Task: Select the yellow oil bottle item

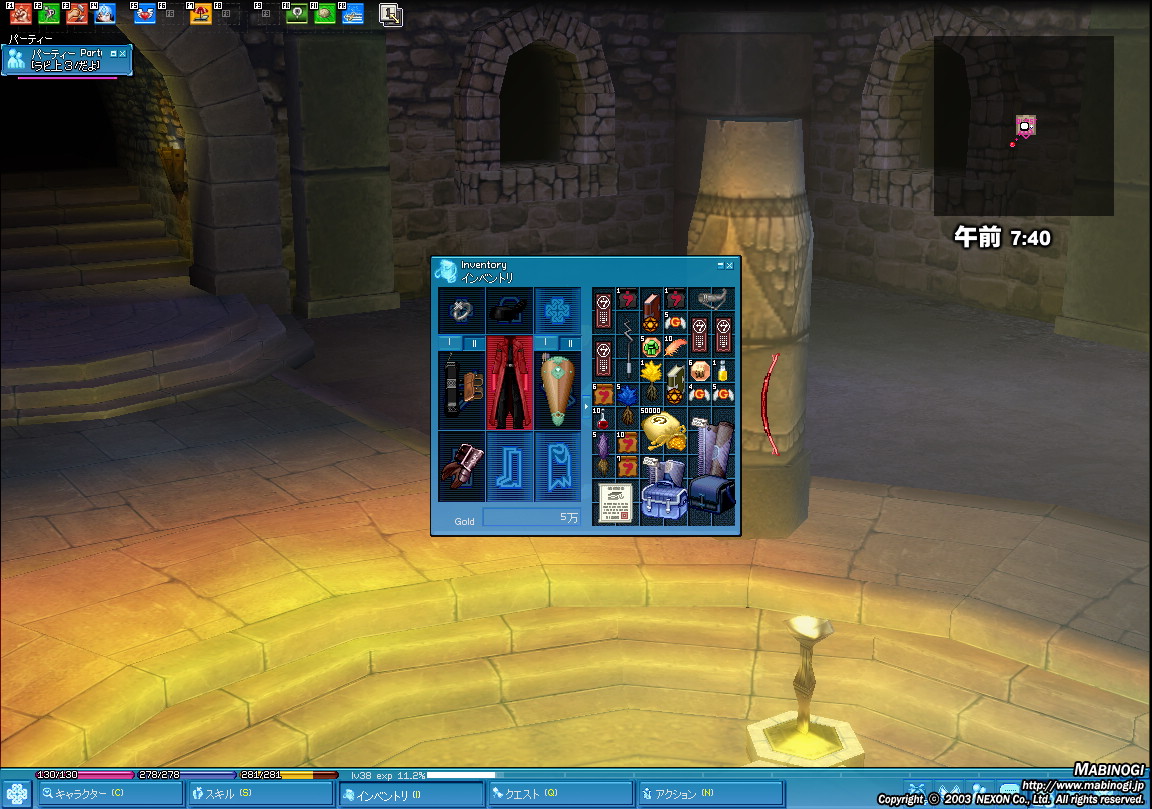Action: point(723,372)
